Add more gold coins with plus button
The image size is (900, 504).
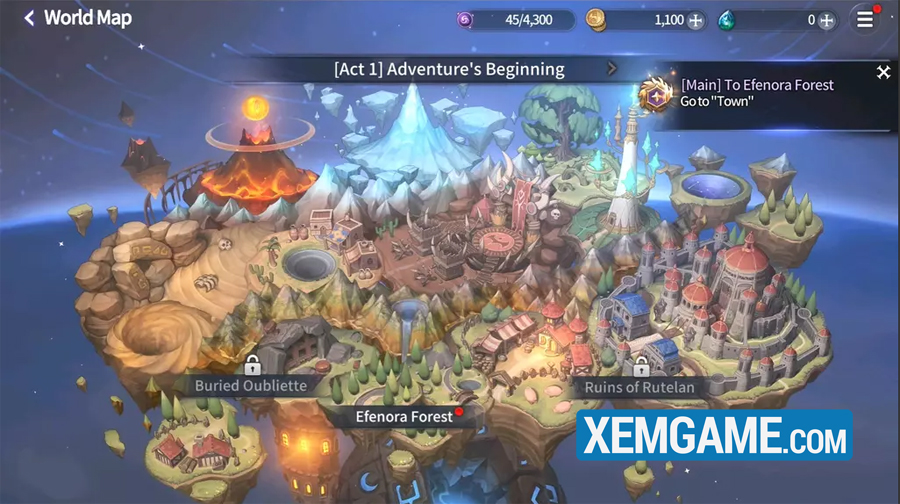pos(695,20)
